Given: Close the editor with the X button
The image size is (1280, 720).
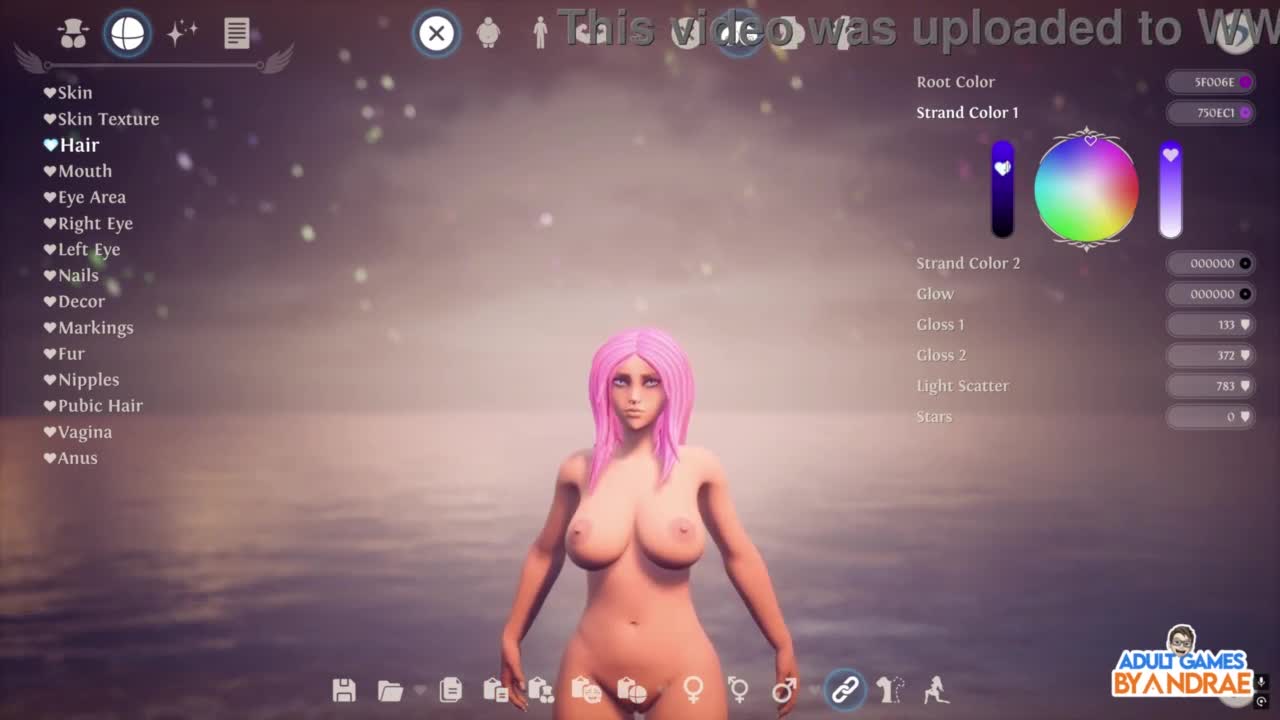Looking at the screenshot, I should coord(436,33).
